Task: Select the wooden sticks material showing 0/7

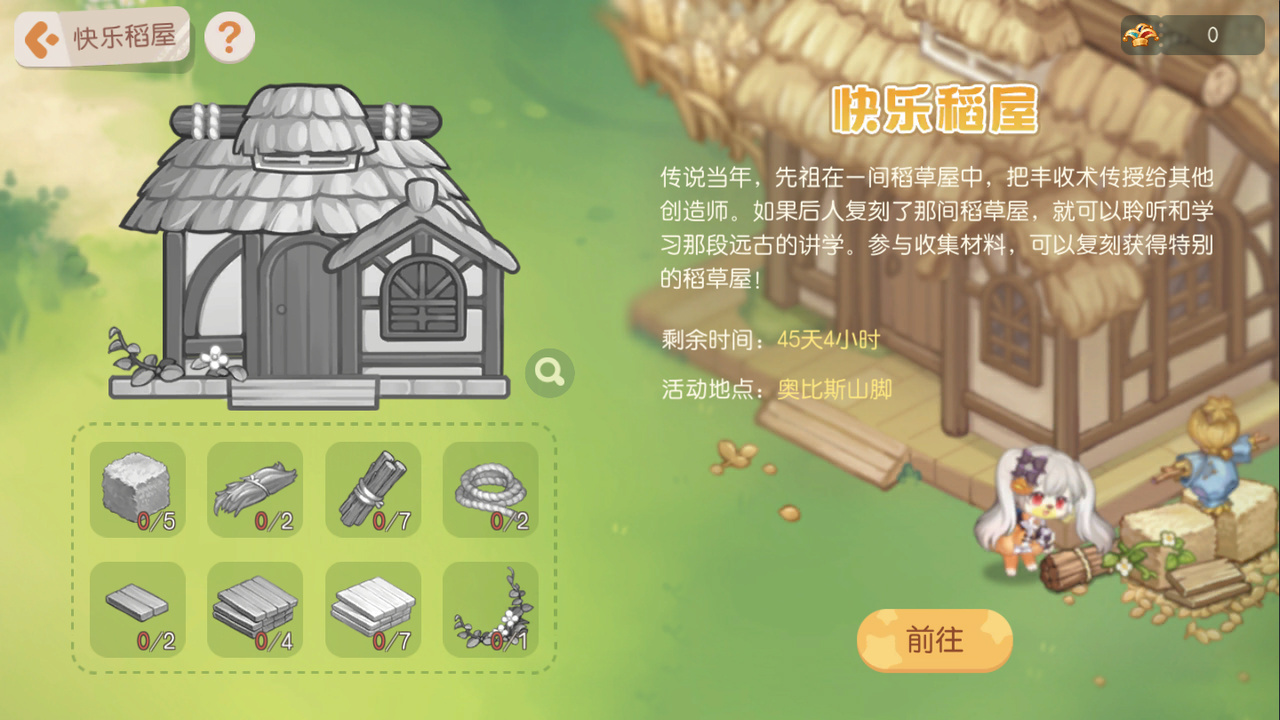Action: click(x=373, y=489)
